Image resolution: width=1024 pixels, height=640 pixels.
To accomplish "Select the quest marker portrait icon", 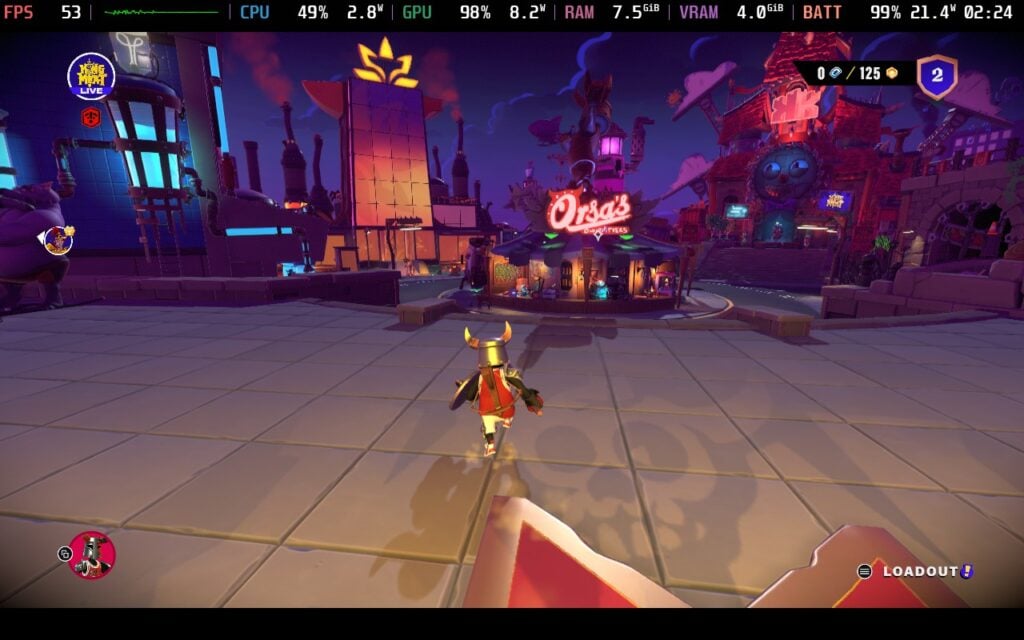I will pyautogui.click(x=58, y=240).
